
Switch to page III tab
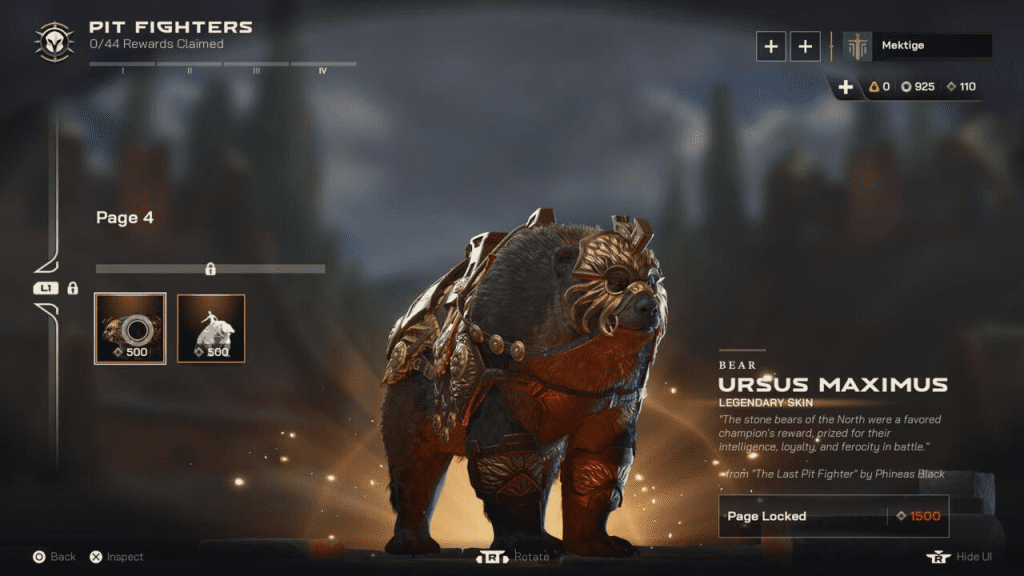click(x=256, y=67)
